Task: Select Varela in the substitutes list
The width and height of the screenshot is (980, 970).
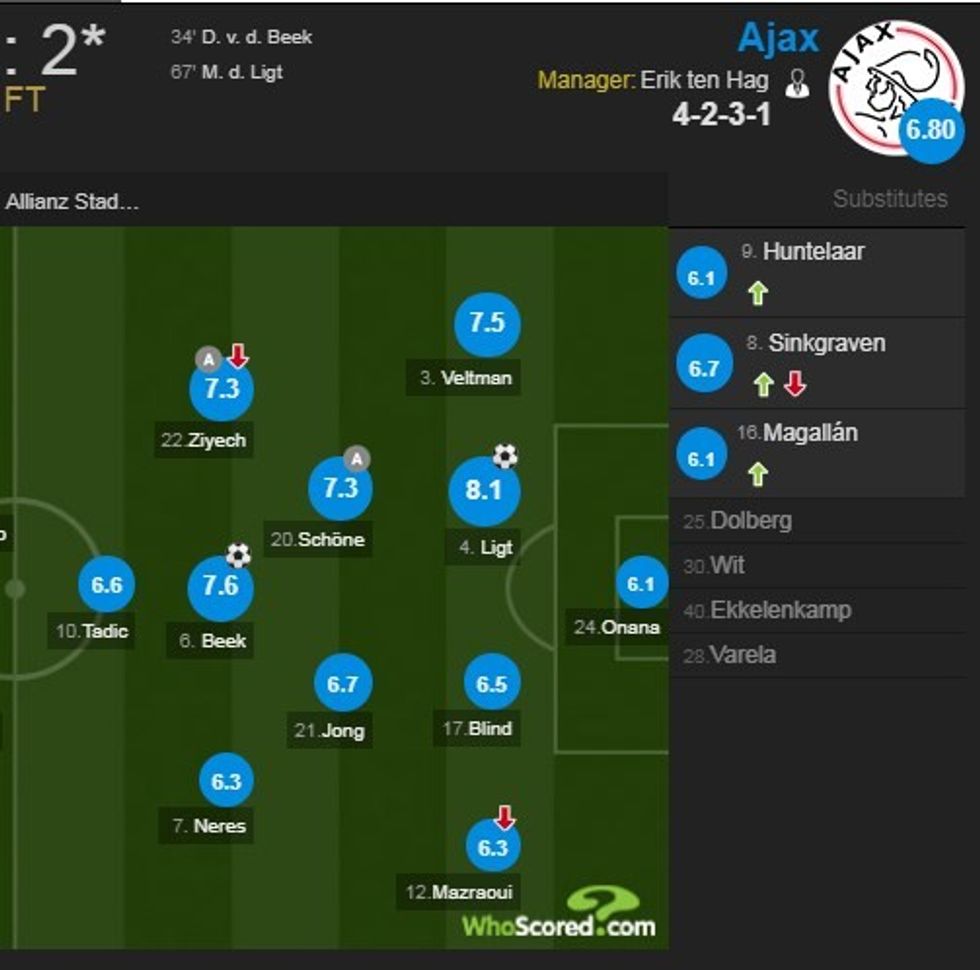Action: [742, 655]
